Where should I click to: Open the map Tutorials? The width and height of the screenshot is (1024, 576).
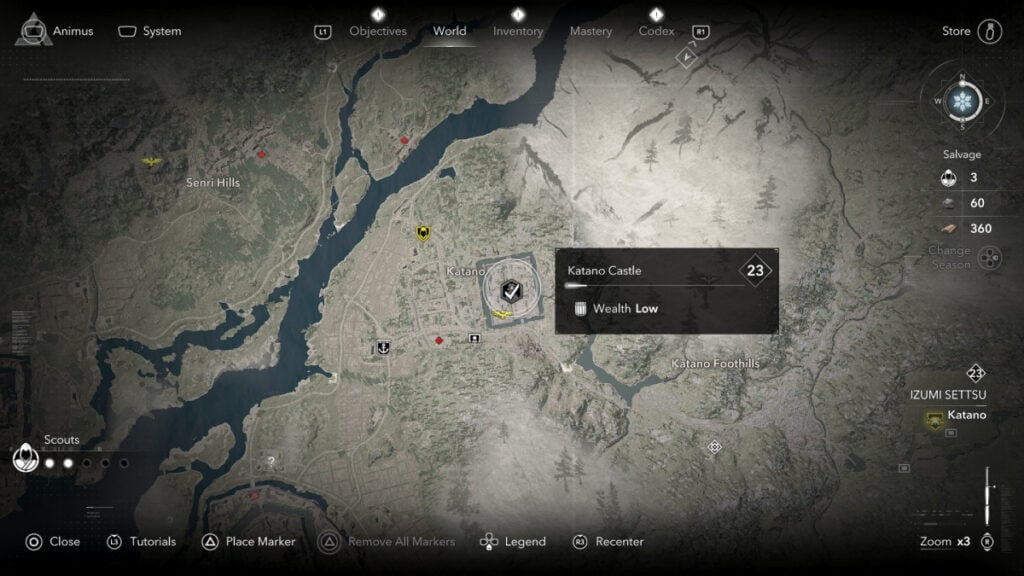coord(141,542)
